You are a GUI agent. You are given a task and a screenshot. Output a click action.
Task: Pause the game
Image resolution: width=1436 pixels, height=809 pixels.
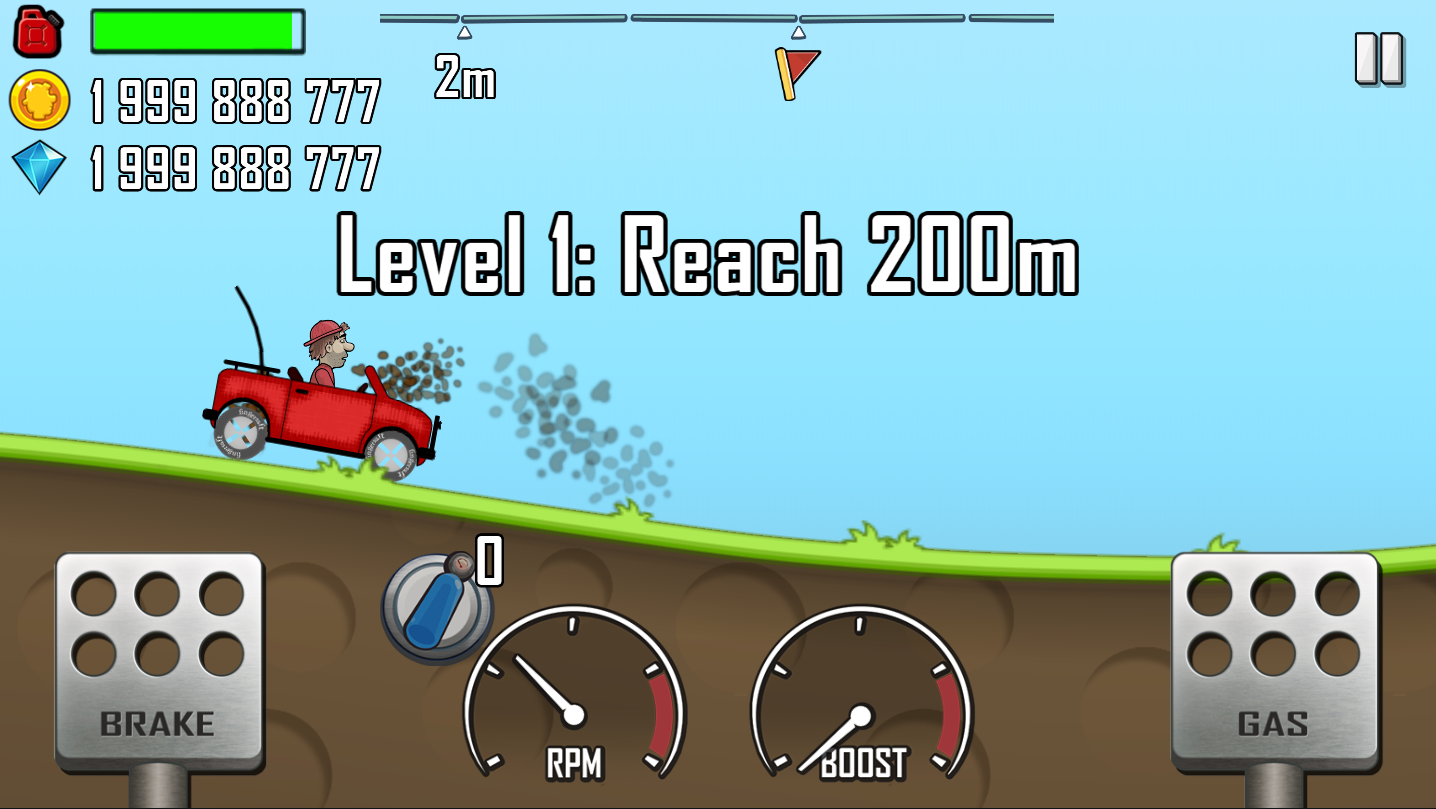(x=1379, y=59)
